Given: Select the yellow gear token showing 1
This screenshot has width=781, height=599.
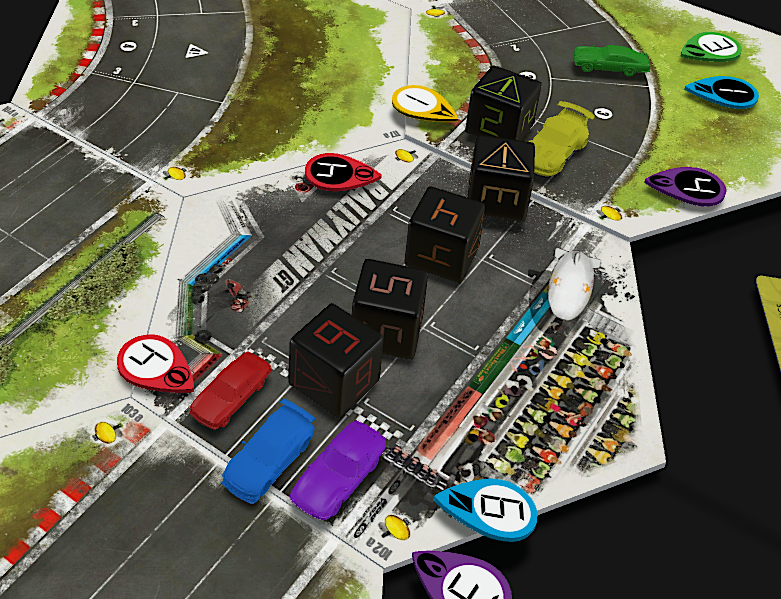Looking at the screenshot, I should coord(426,101).
